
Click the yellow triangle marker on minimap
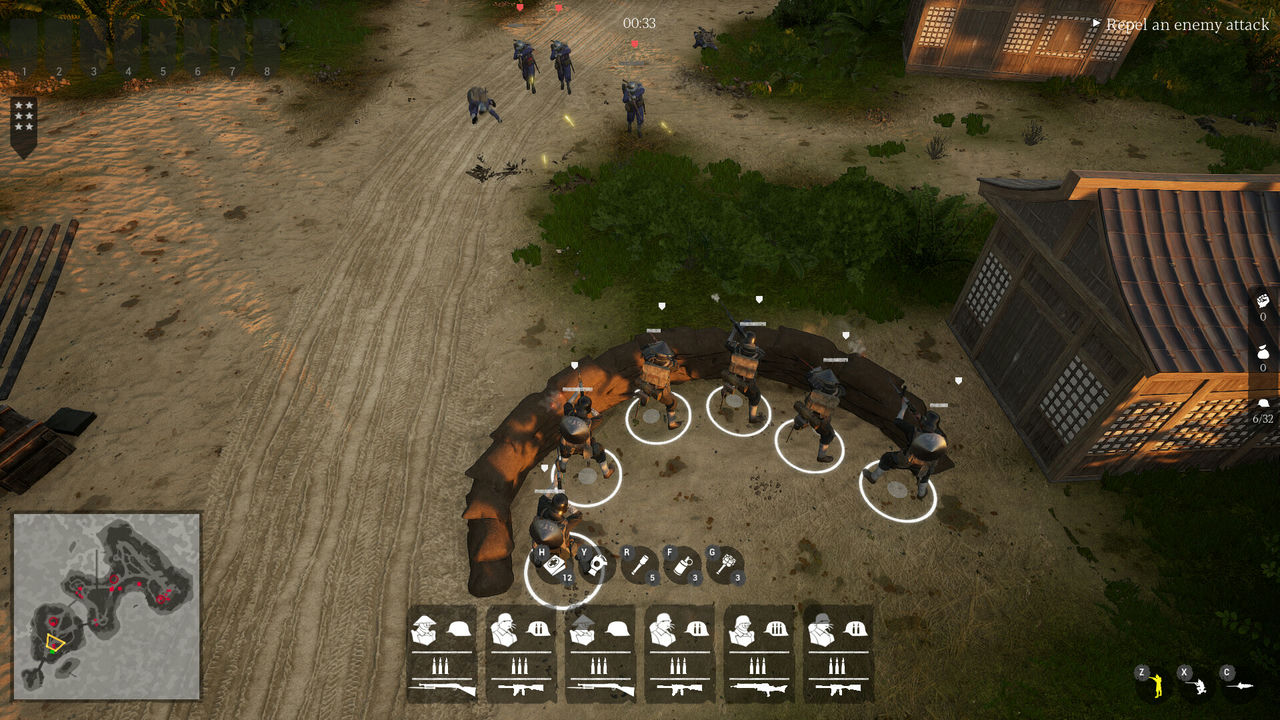[55, 643]
